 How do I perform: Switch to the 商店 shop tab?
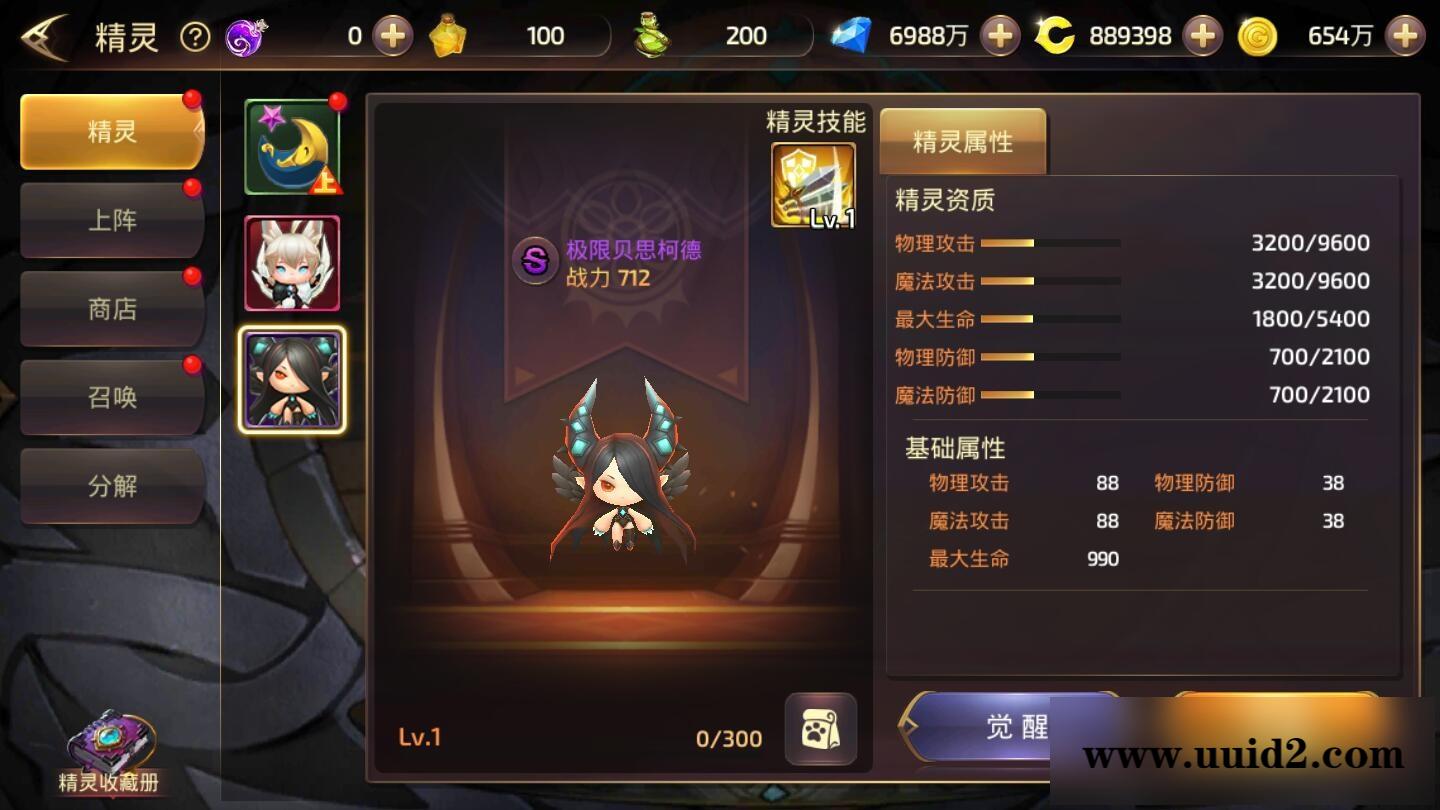[x=111, y=308]
